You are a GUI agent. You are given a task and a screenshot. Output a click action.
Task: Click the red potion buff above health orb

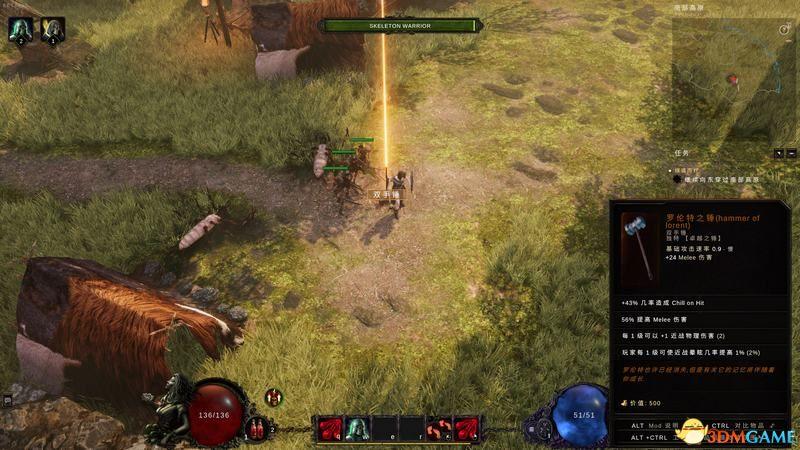pos(273,397)
